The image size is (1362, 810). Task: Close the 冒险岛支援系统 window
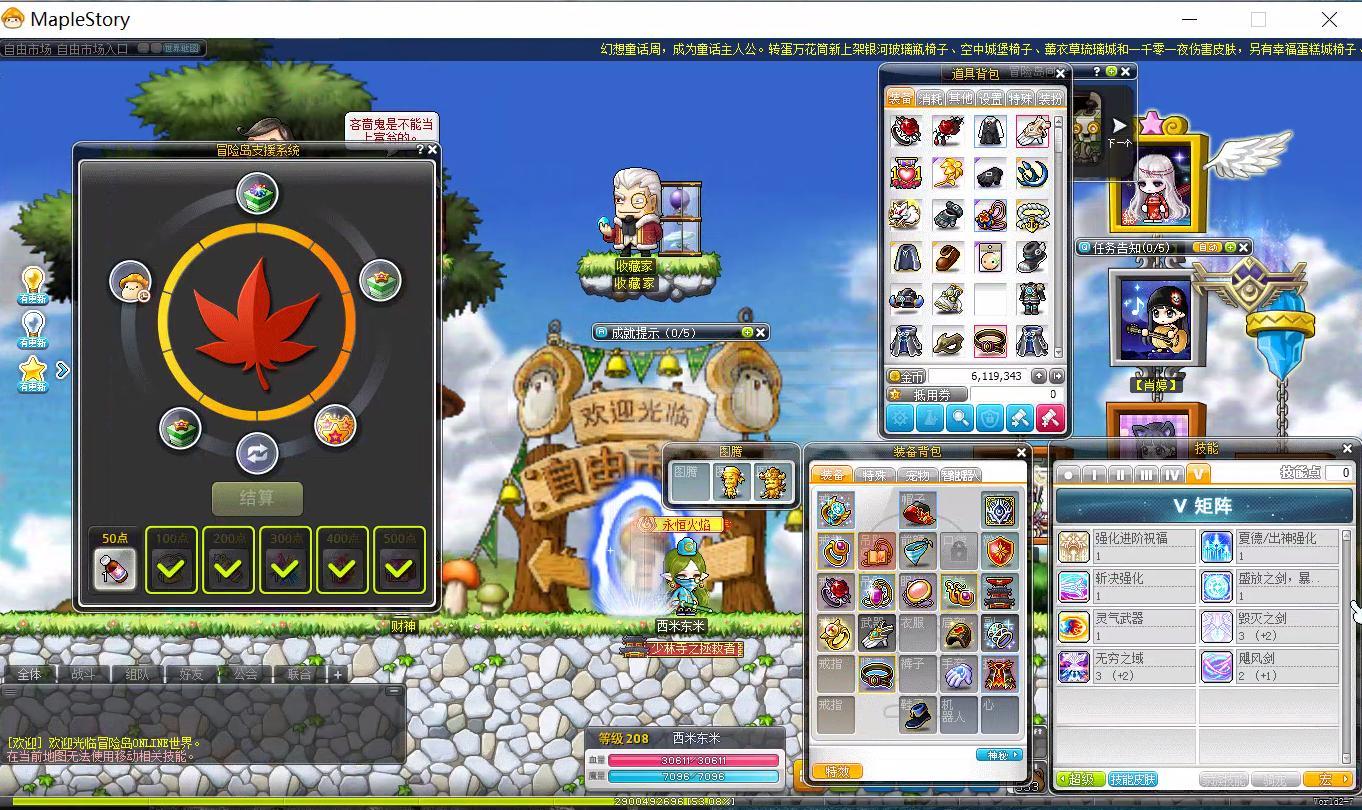pos(432,150)
